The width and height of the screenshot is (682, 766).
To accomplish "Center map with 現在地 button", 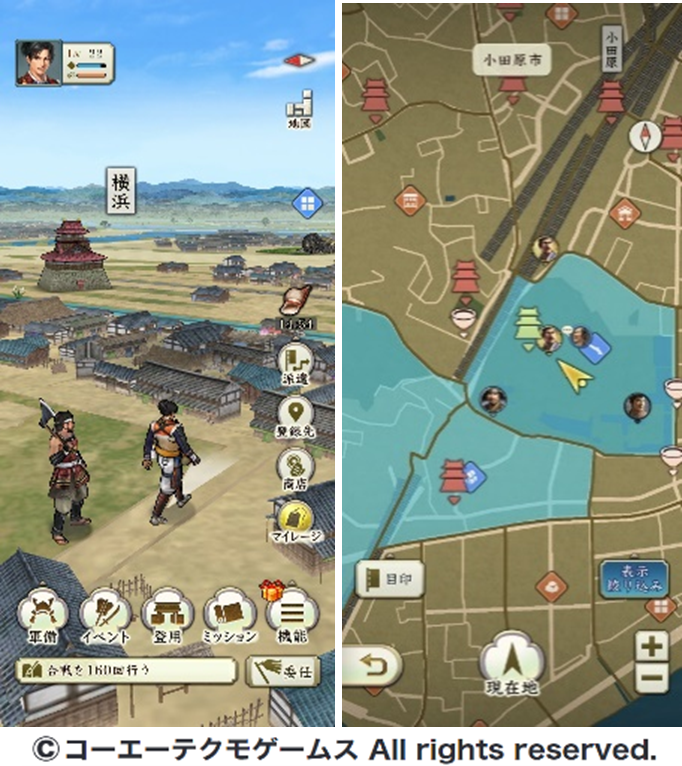I will [x=511, y=667].
